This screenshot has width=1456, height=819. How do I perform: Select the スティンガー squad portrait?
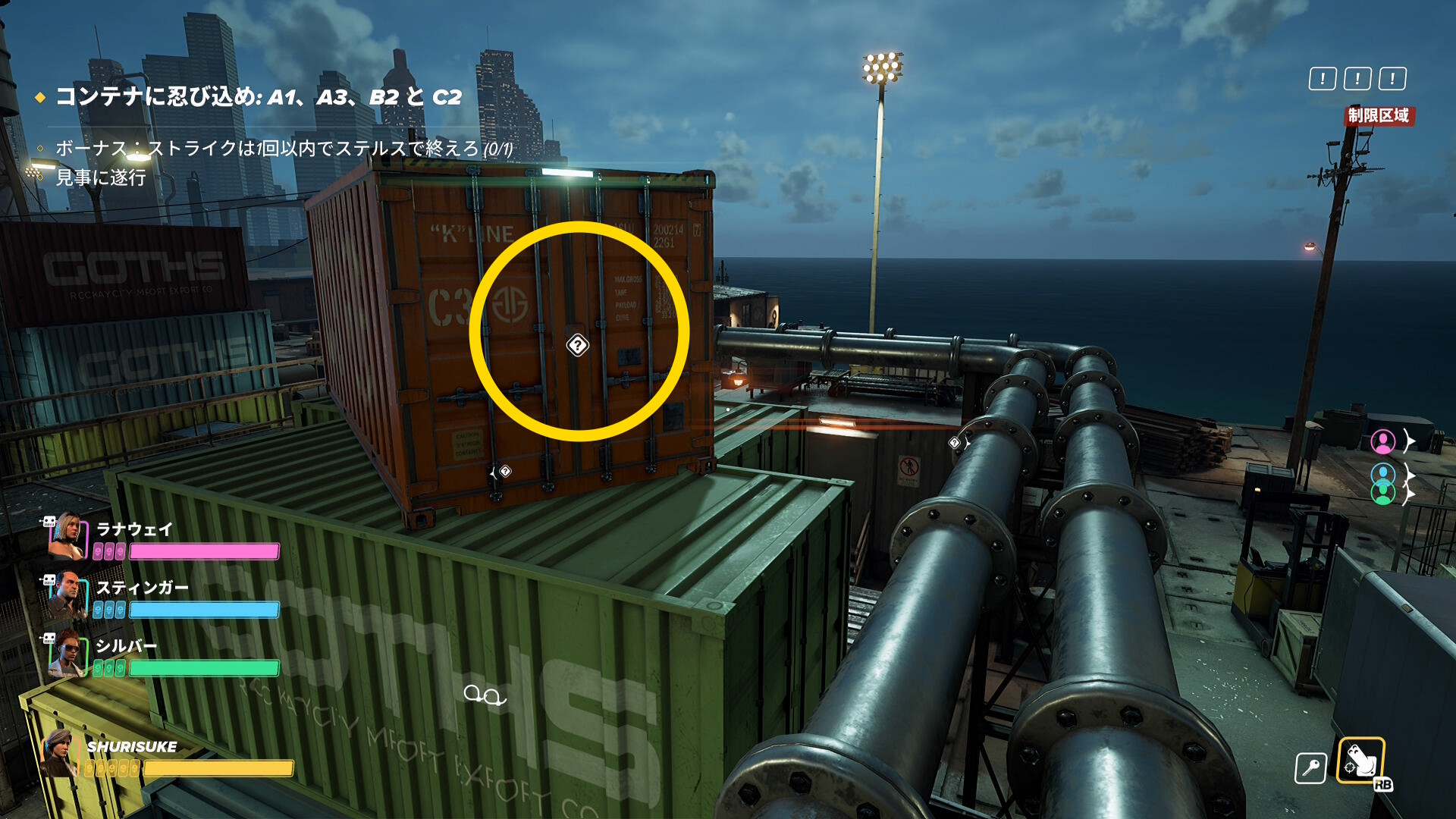coord(67,595)
